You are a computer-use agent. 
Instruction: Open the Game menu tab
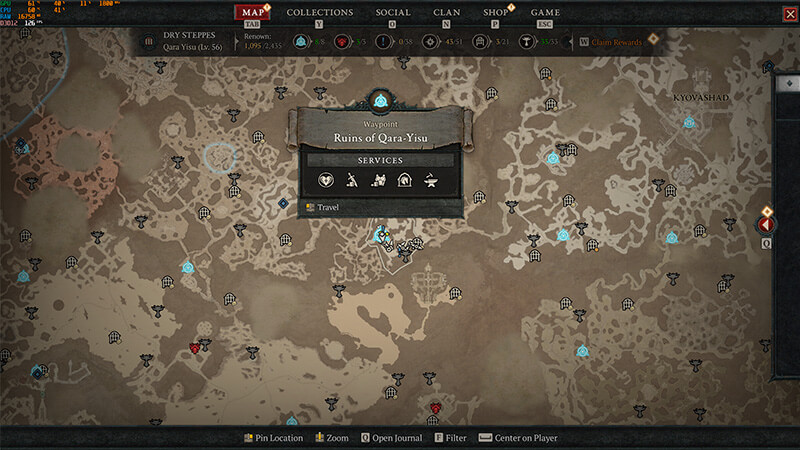click(545, 12)
